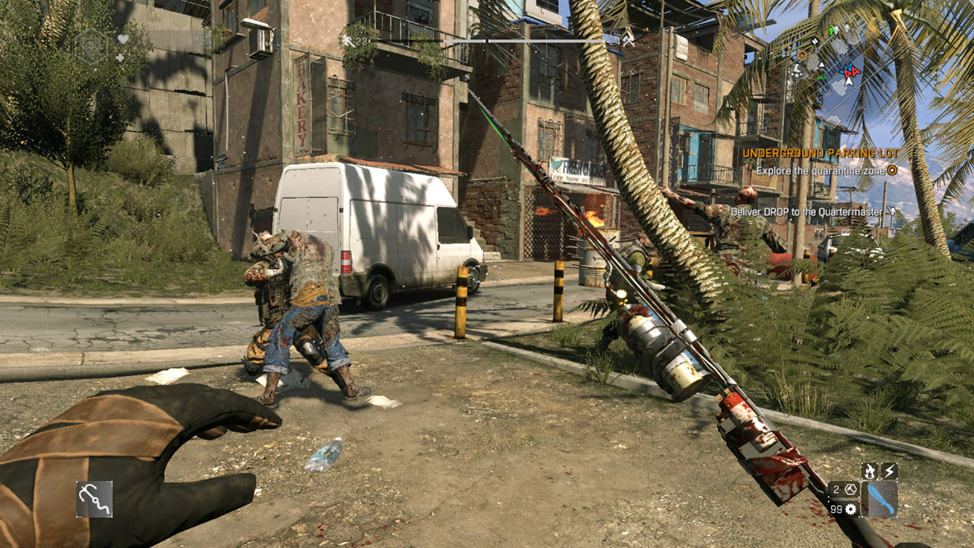Select Deliver DROP to the Quartermaster objective
Image resolution: width=974 pixels, height=548 pixels.
(807, 212)
